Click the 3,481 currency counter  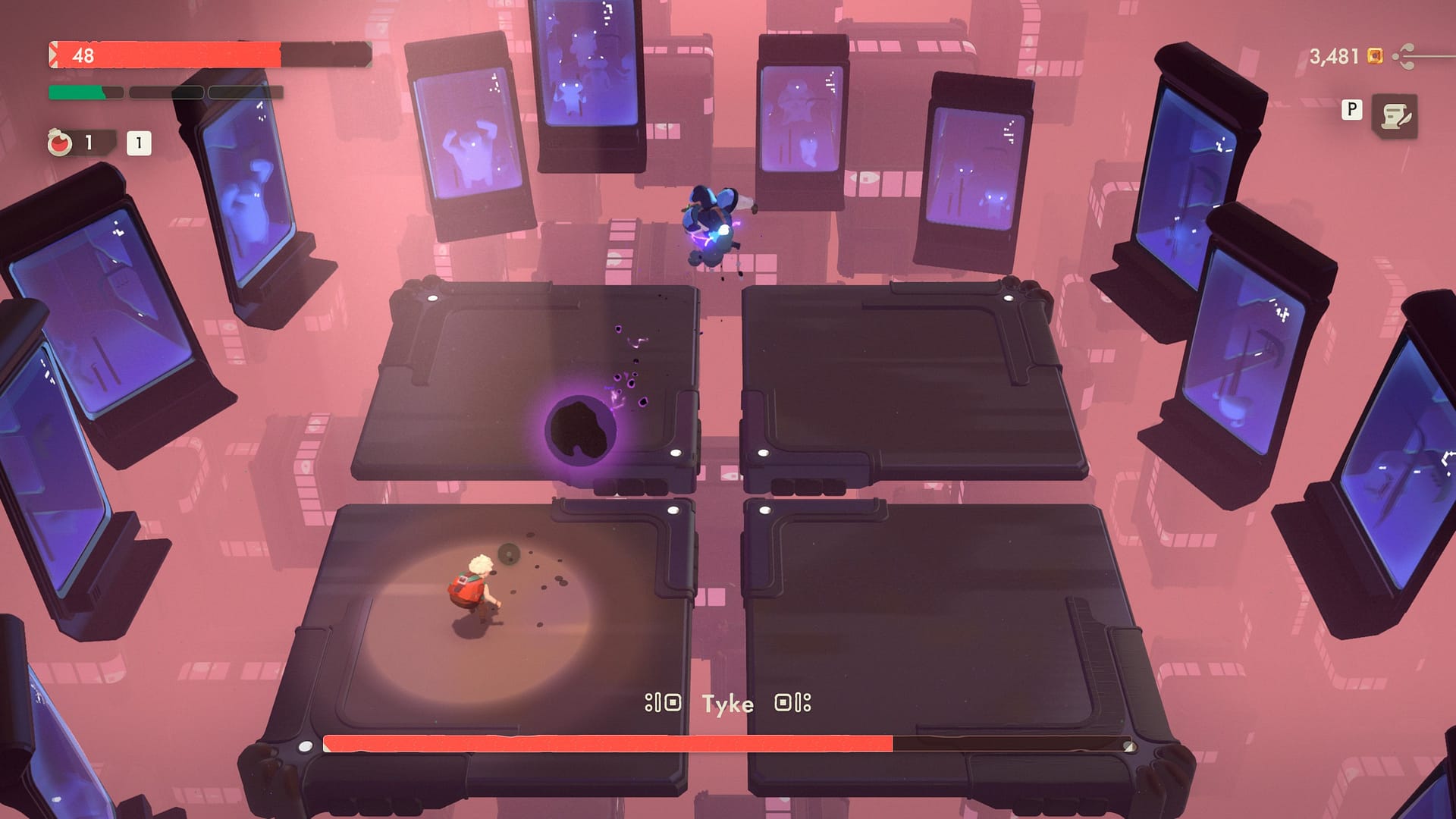point(1335,56)
